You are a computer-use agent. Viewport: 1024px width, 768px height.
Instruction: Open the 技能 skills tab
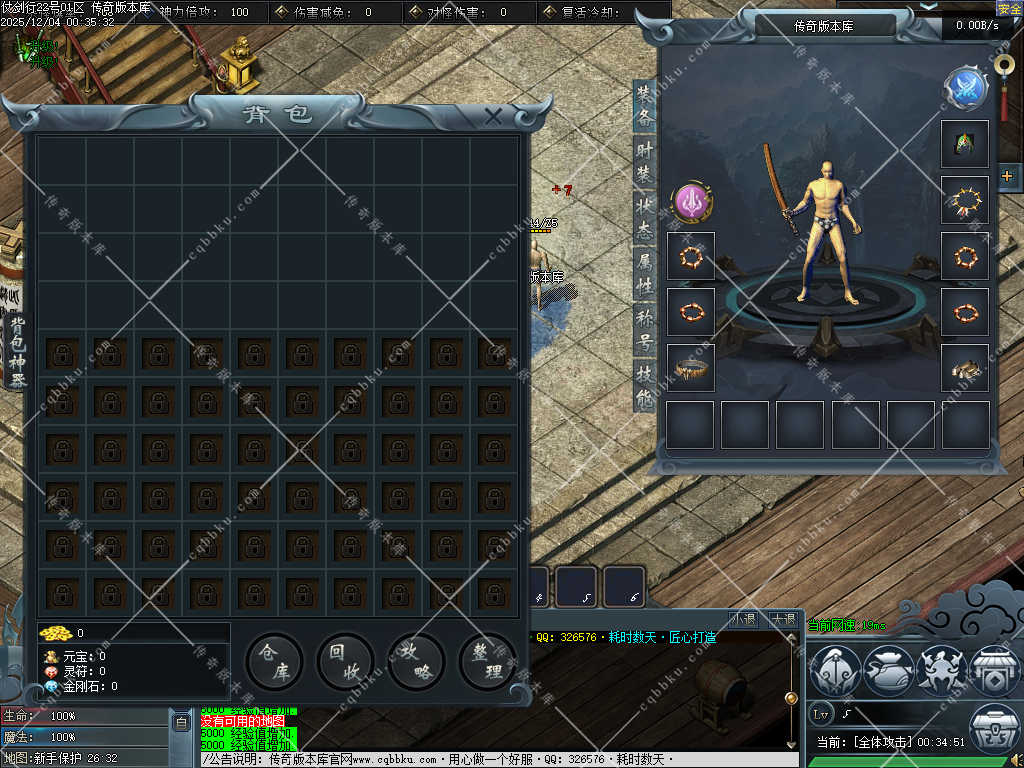click(645, 387)
